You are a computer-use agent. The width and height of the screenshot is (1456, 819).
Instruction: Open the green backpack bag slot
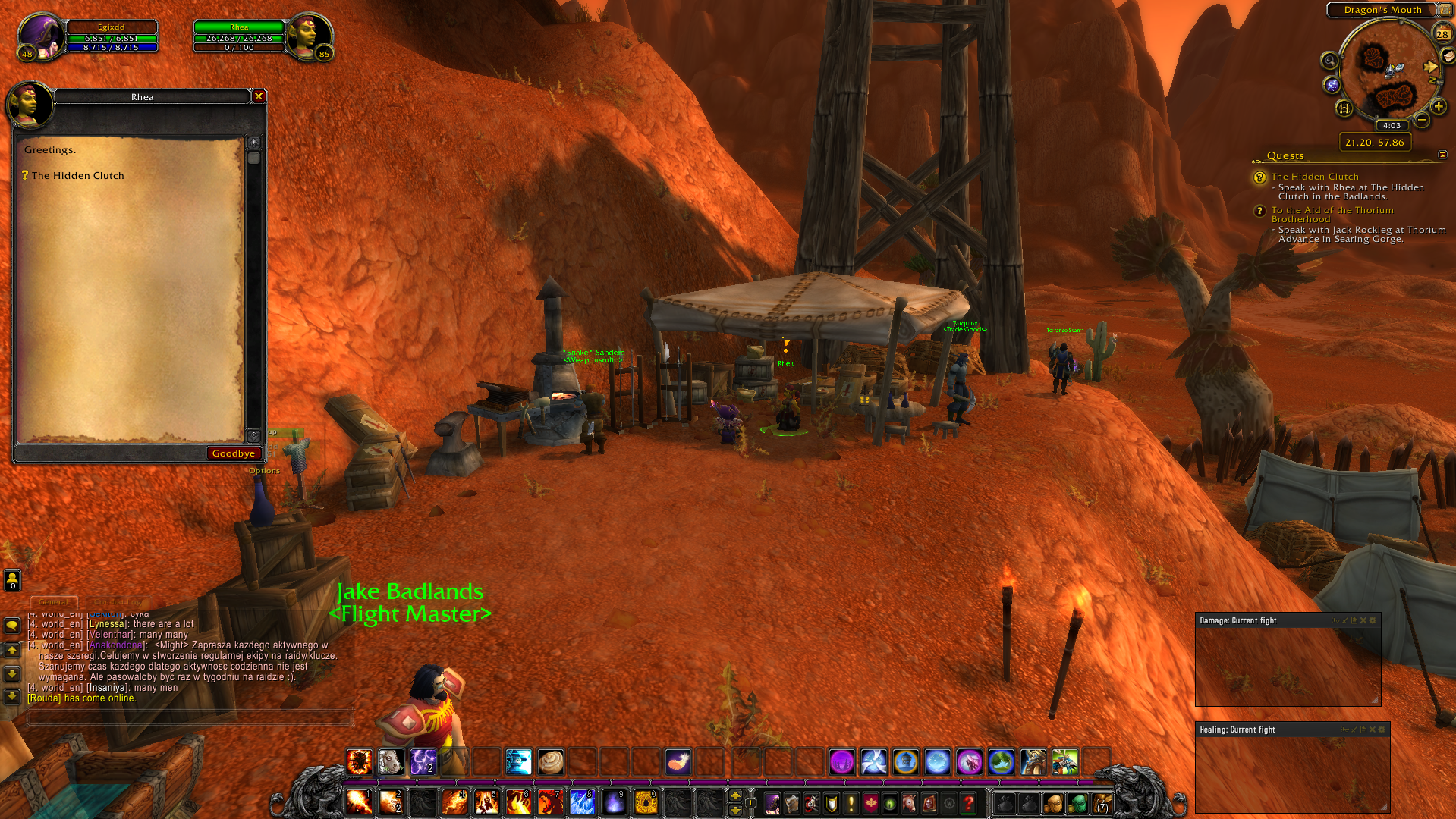pos(1076,802)
